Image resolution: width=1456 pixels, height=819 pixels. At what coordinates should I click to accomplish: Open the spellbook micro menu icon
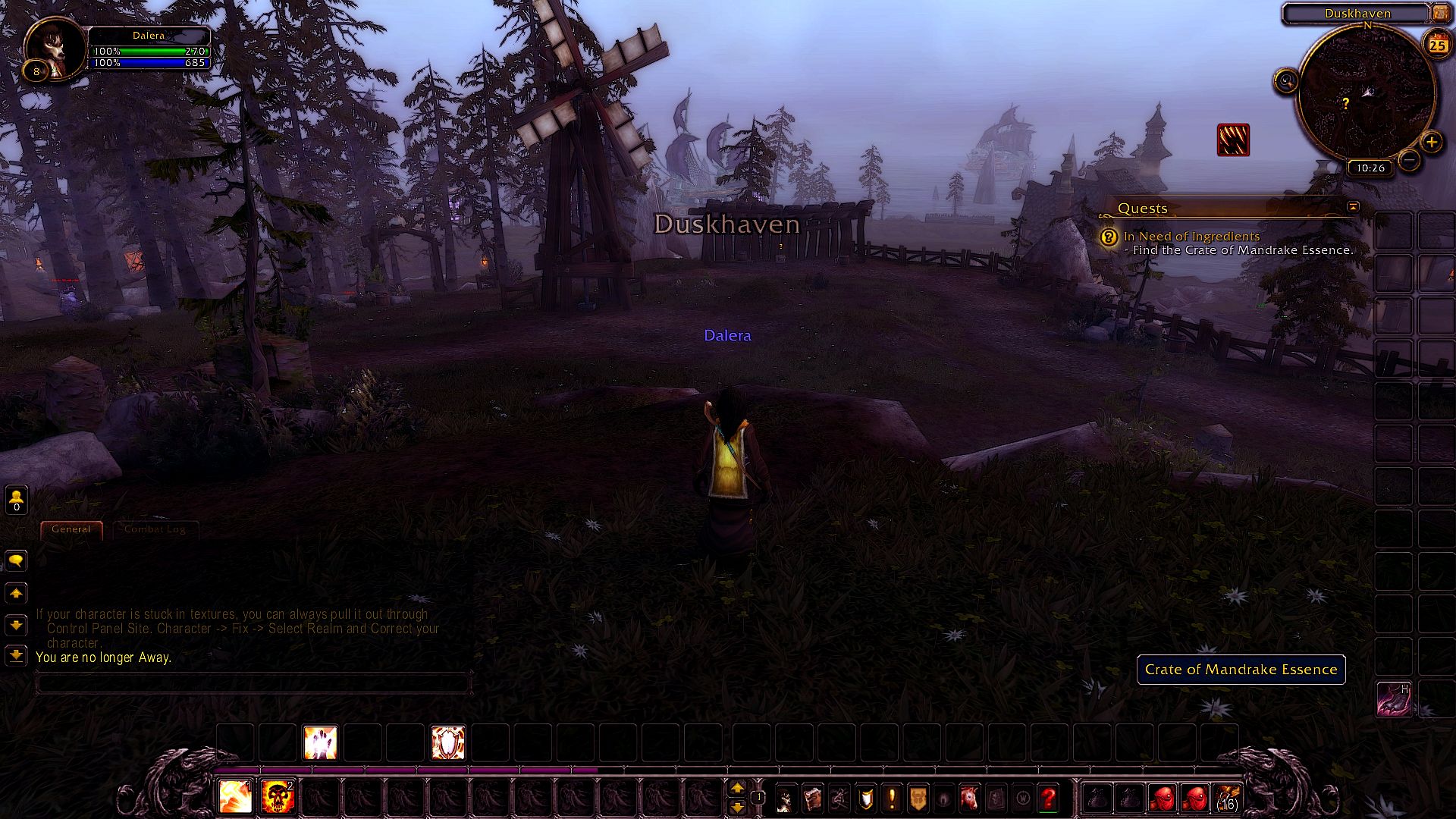(812, 798)
